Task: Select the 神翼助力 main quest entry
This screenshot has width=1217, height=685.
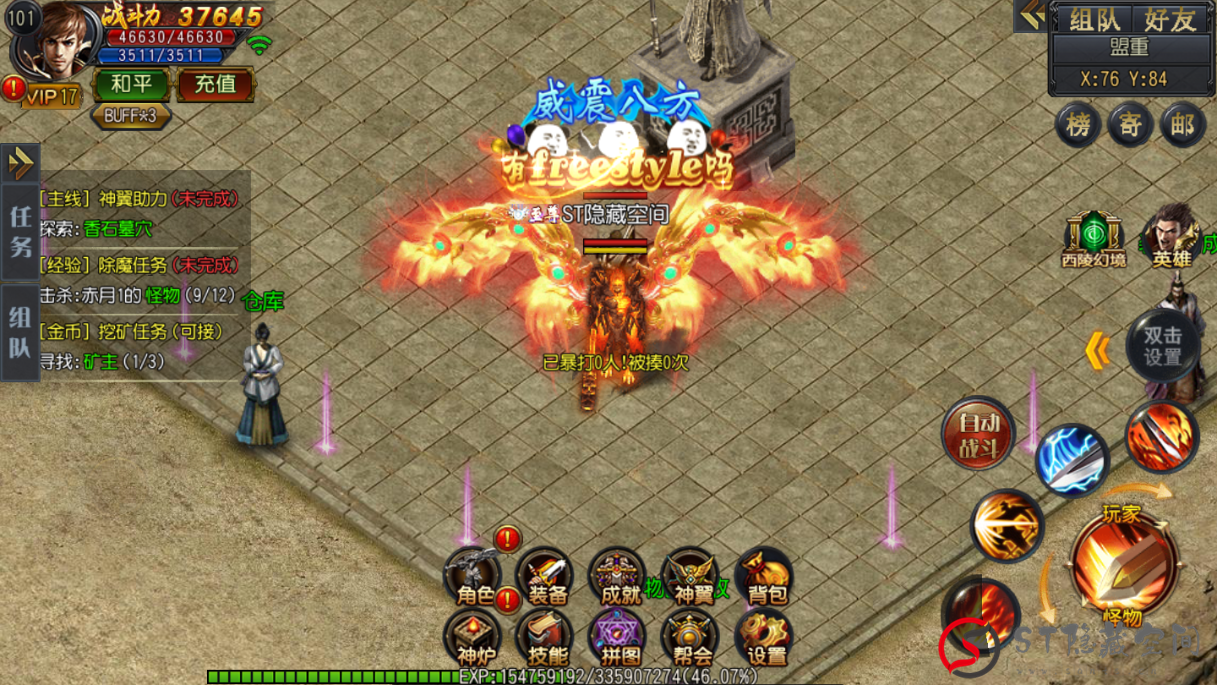Action: tap(140, 199)
